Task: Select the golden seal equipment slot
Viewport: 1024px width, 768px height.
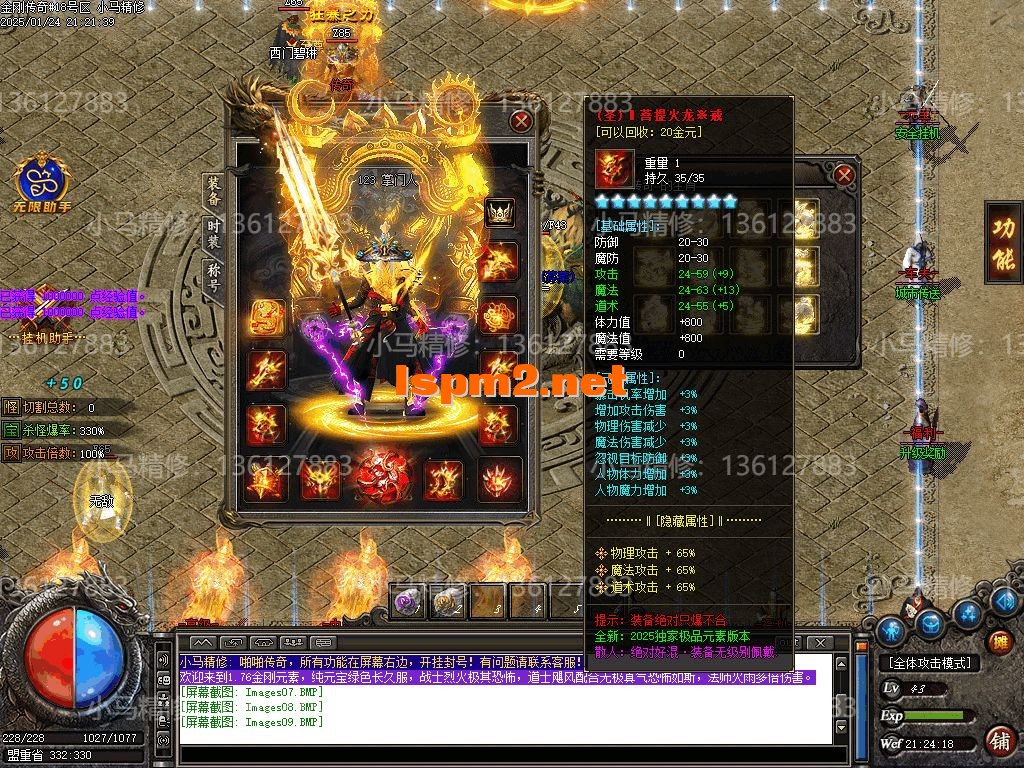Action: click(267, 317)
